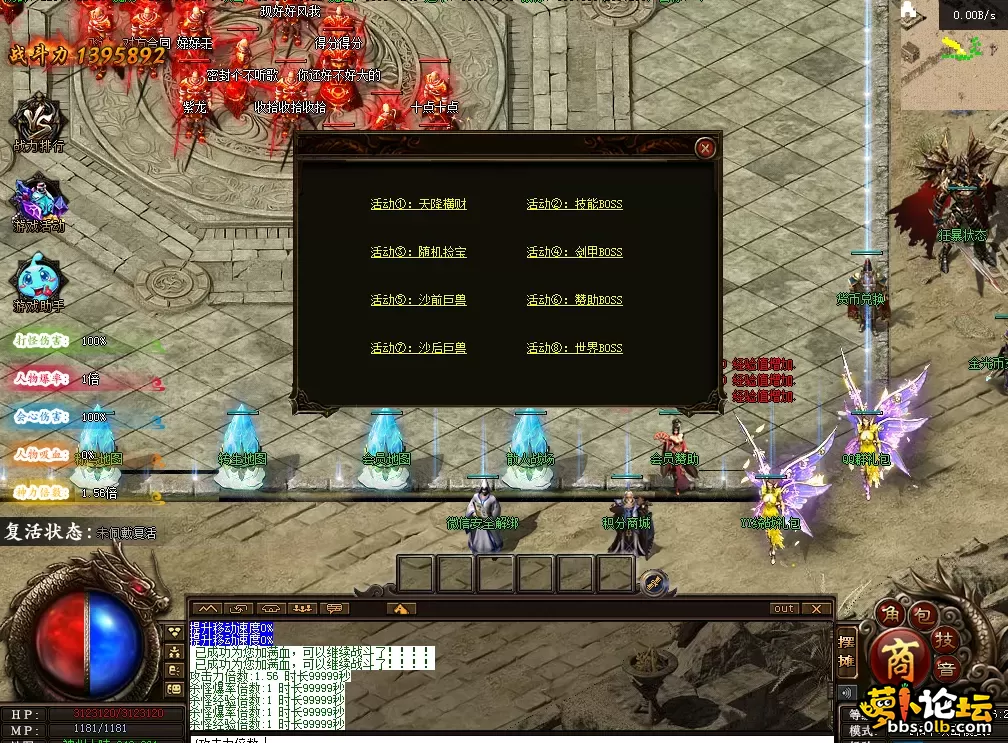Choose activity 6 赞助BOSS

[574, 300]
